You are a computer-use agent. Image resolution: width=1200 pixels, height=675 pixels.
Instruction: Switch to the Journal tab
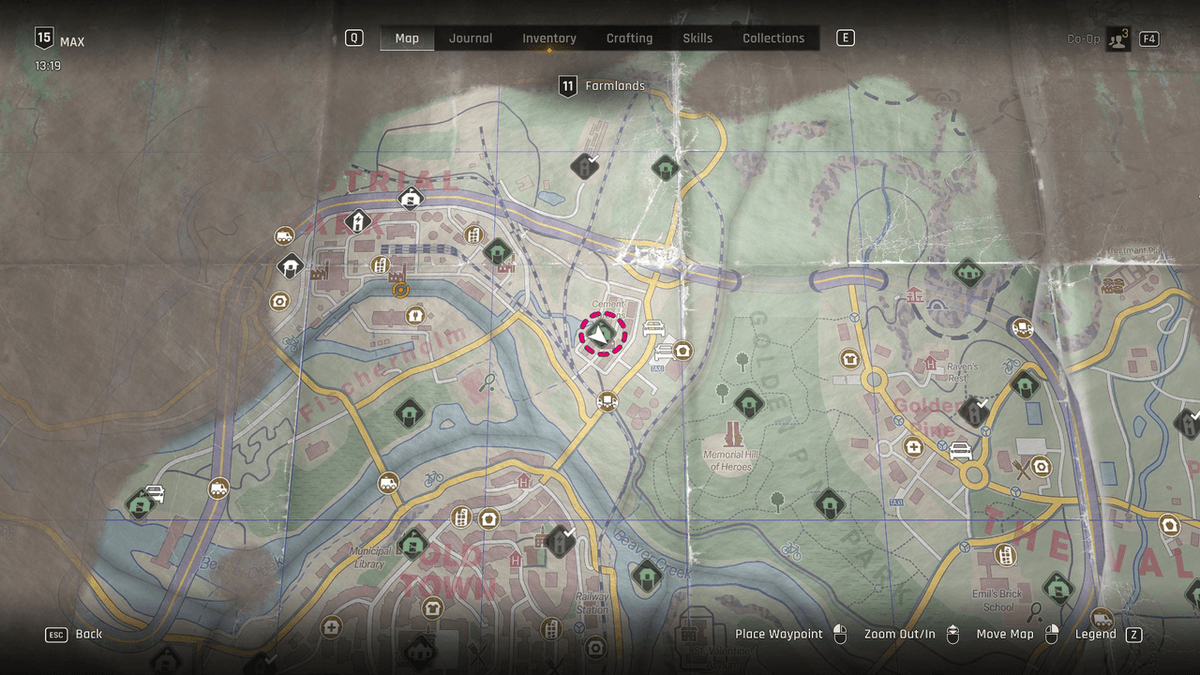(470, 38)
